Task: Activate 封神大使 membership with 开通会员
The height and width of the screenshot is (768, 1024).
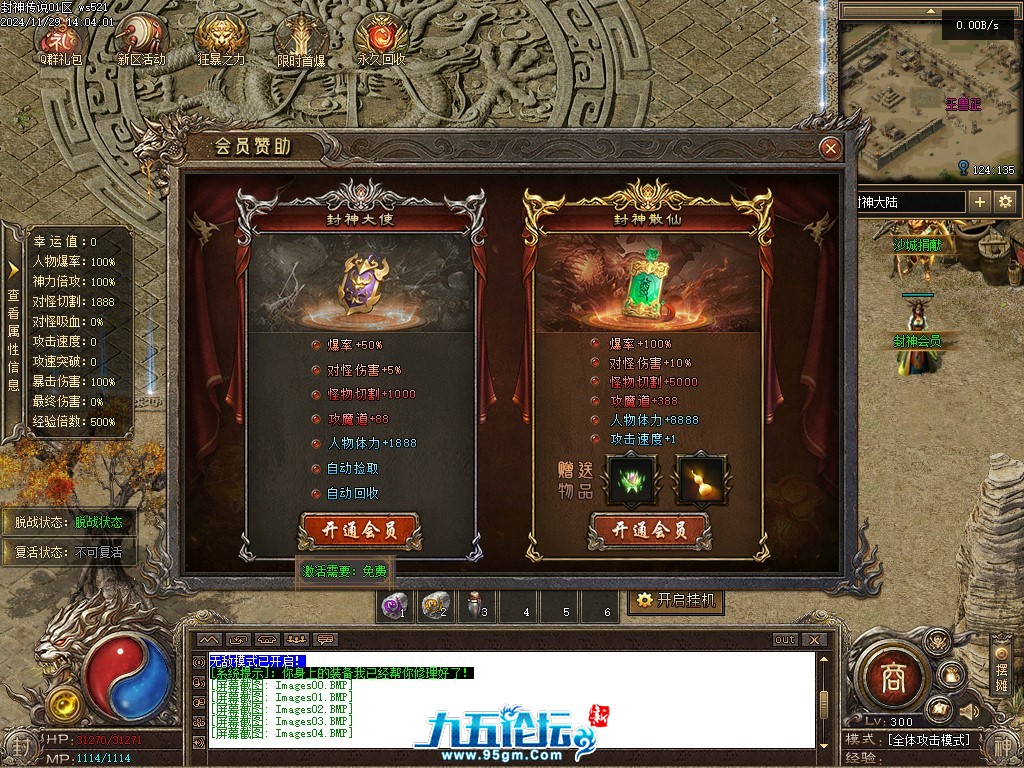Action: (x=358, y=529)
